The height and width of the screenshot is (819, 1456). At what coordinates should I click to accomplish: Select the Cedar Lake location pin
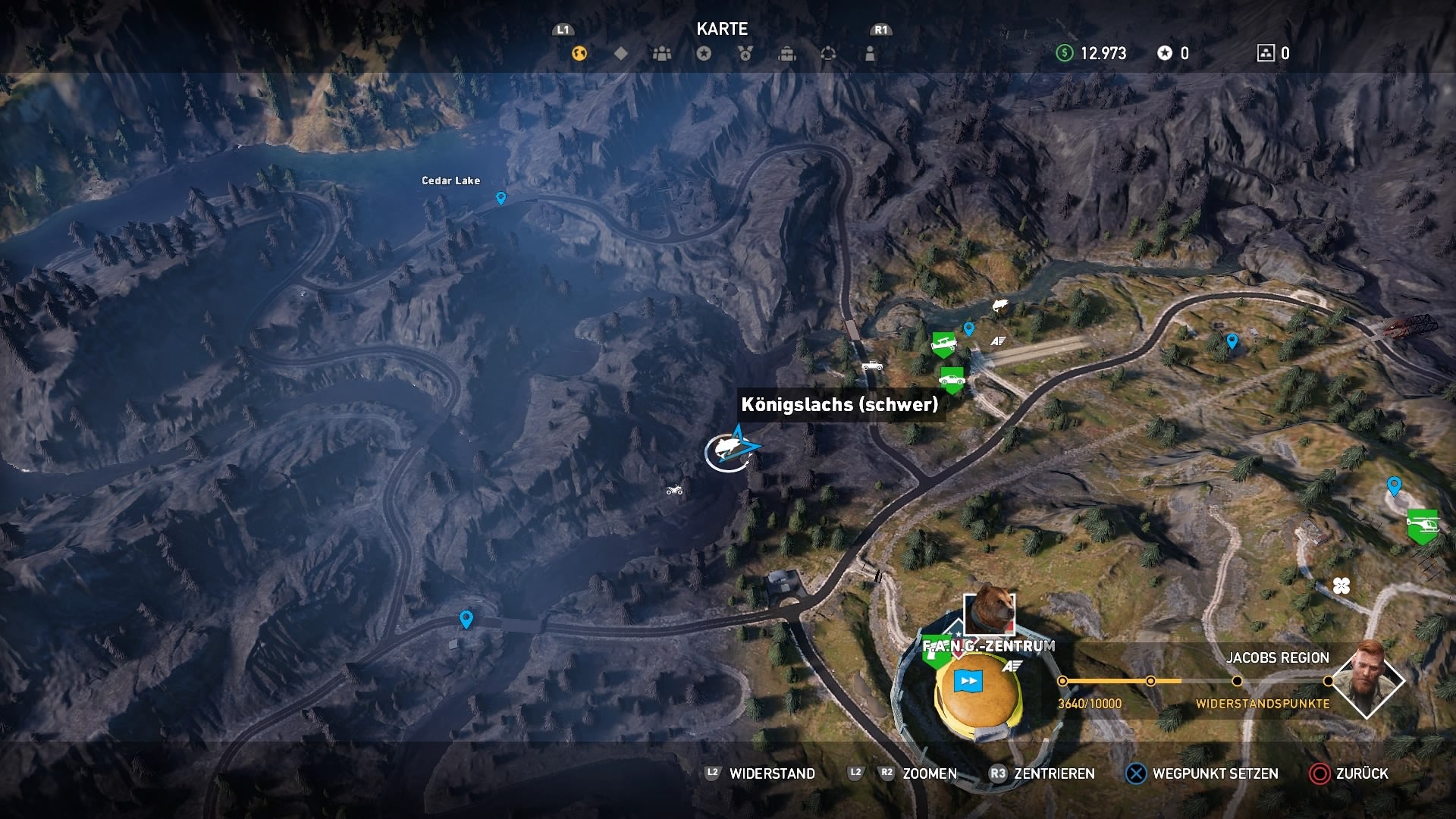[x=500, y=198]
